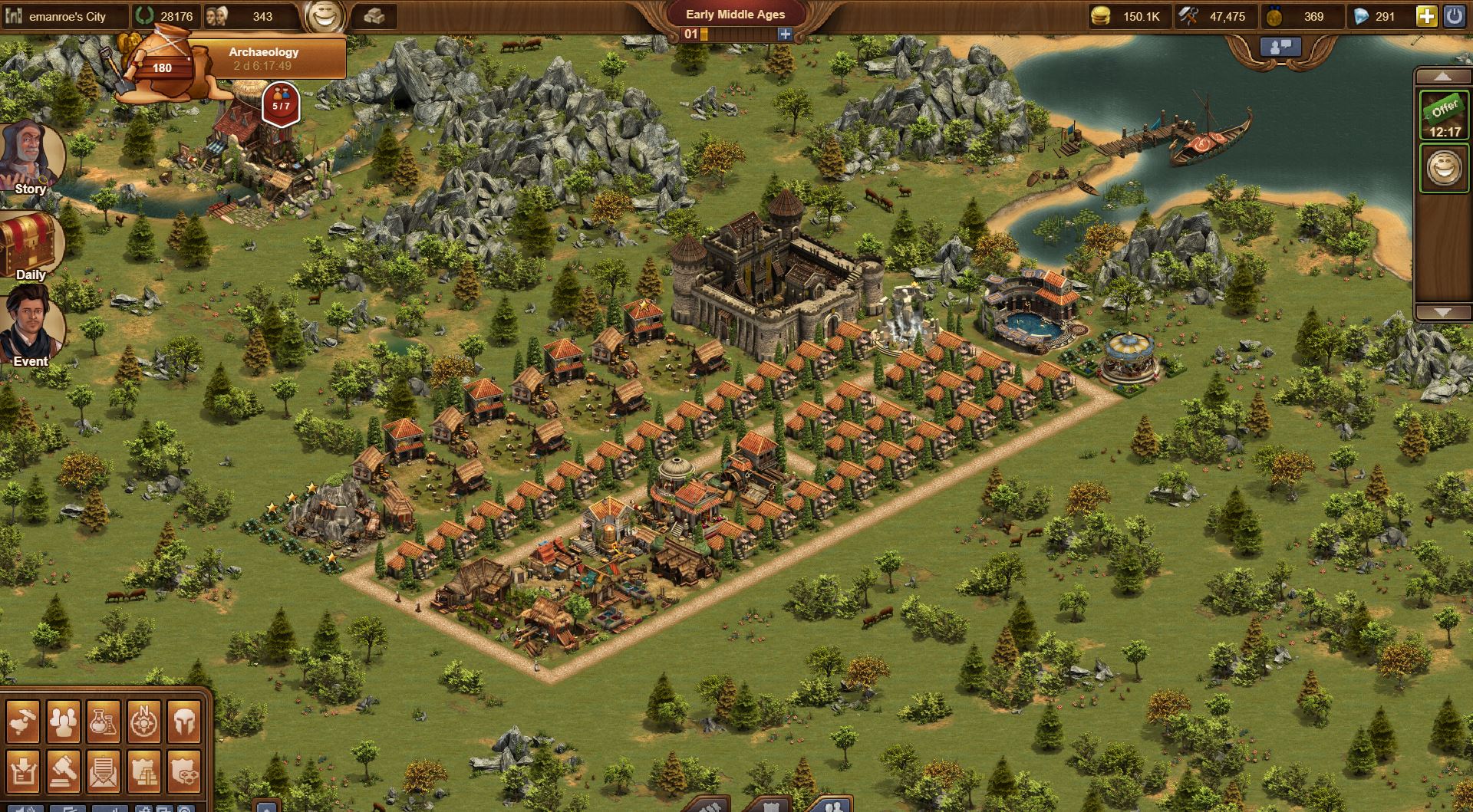This screenshot has width=1473, height=812.
Task: Open the Story quest giver portrait
Action: click(x=31, y=157)
